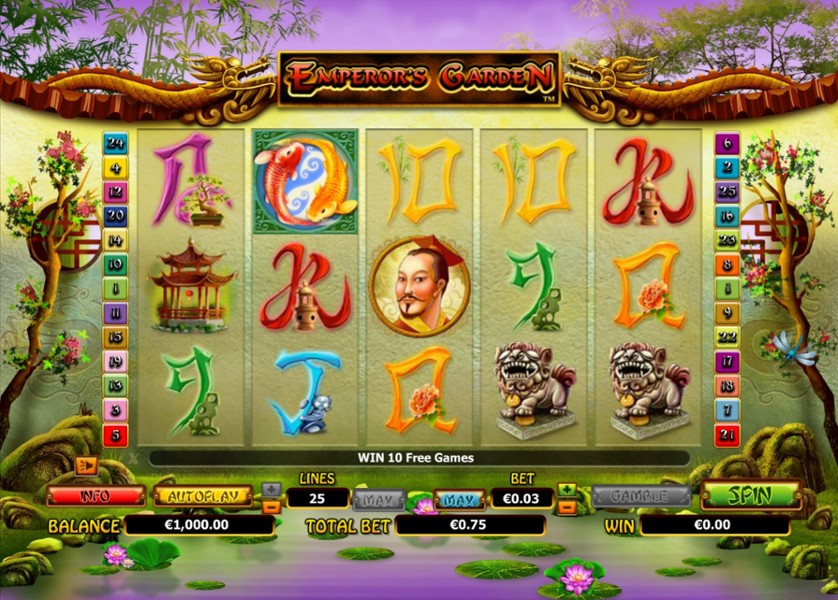838x600 pixels.
Task: Hit the green SPIN button
Action: pyautogui.click(x=750, y=495)
